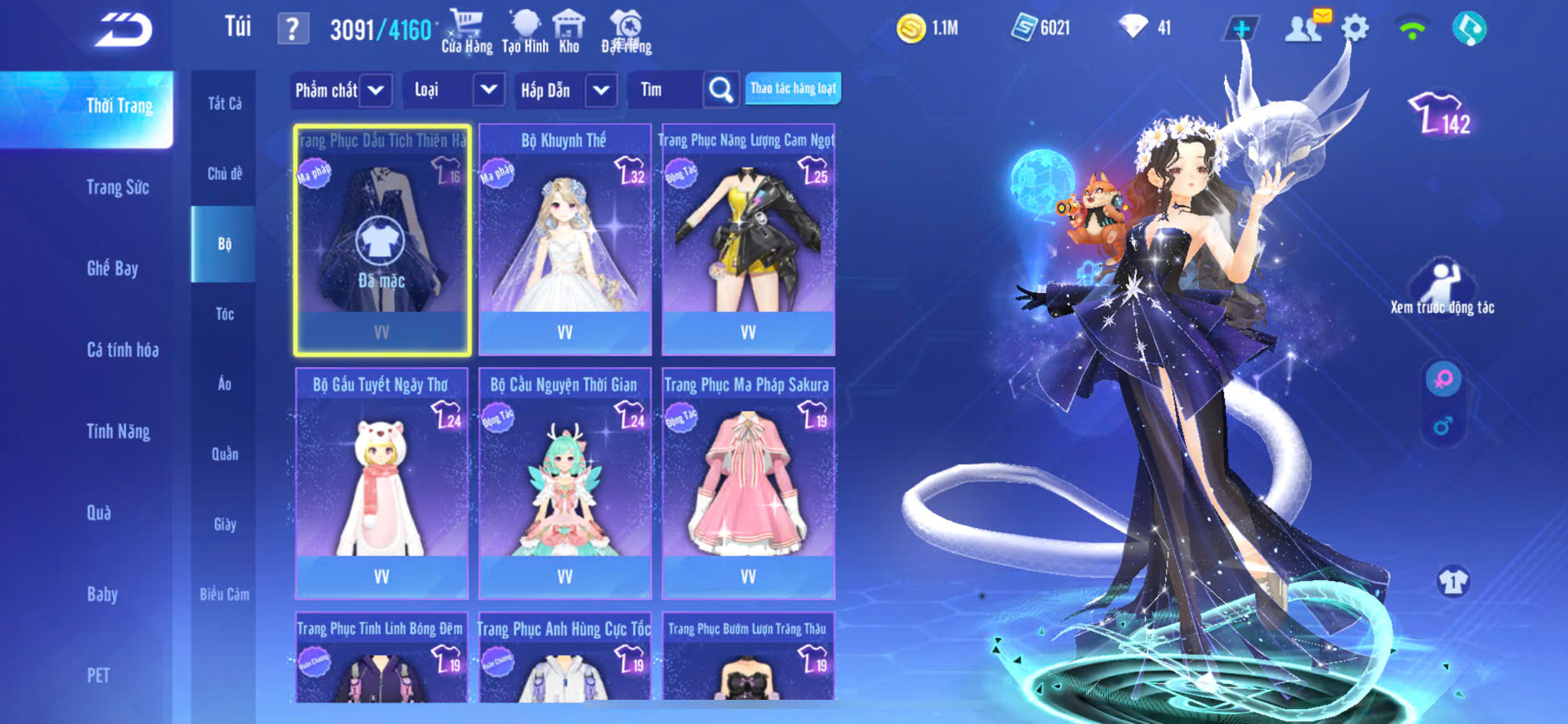Select Trang Phục Ma Pháp Sakura outfit
Viewport: 1568px width, 724px height.
coord(748,483)
